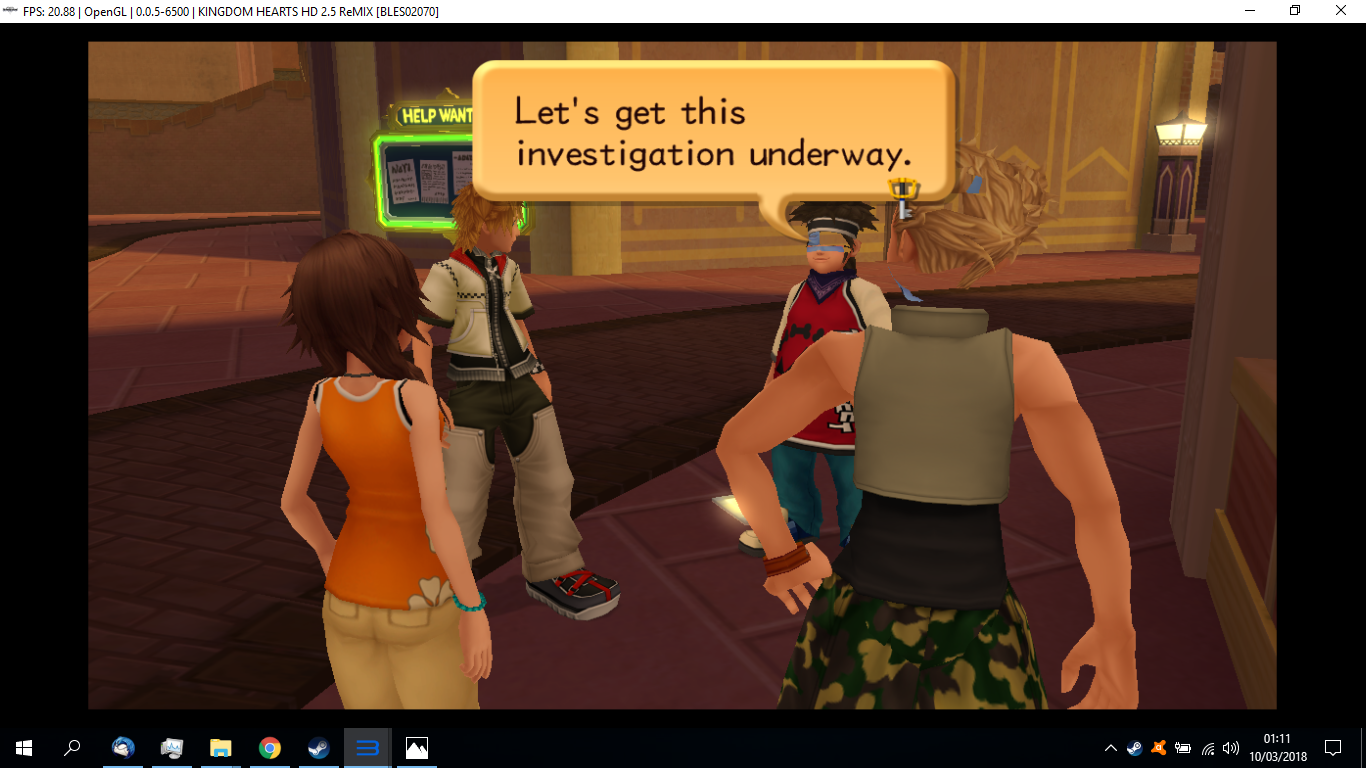The image size is (1366, 768).
Task: Open Thunderbird from the taskbar
Action: point(122,748)
